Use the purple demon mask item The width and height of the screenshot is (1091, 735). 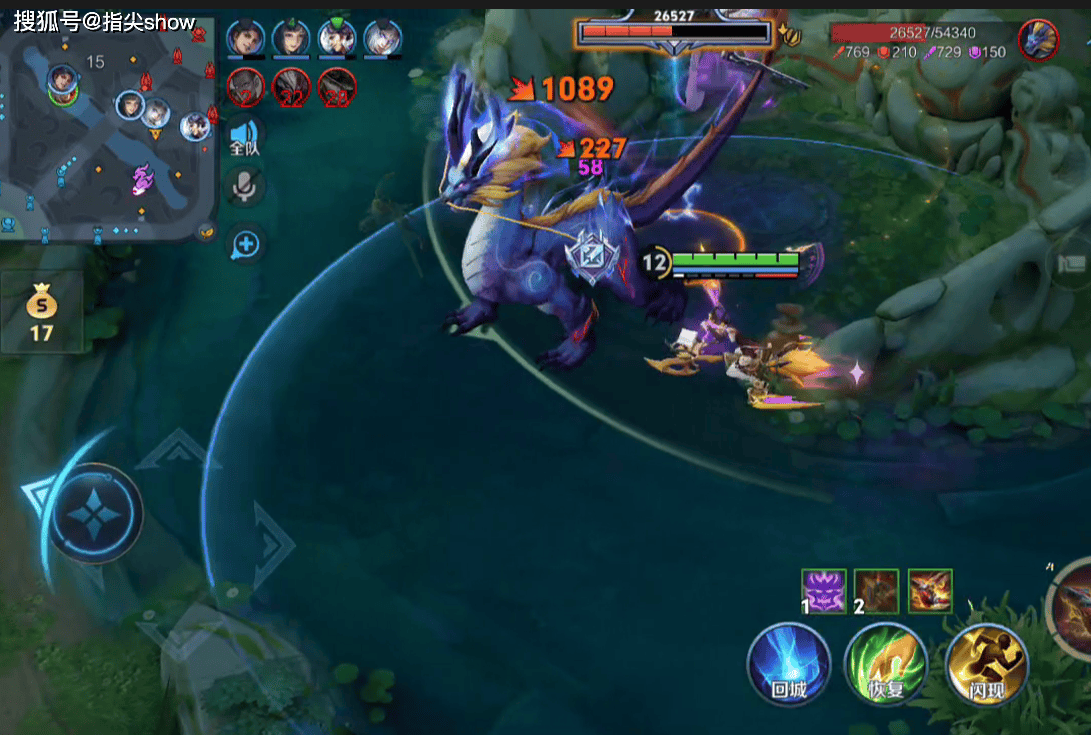[x=824, y=590]
